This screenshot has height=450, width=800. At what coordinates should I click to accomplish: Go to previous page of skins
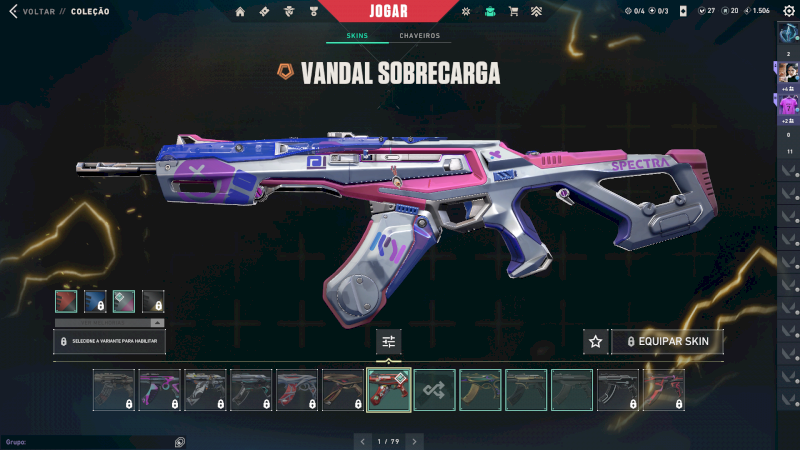tap(362, 440)
